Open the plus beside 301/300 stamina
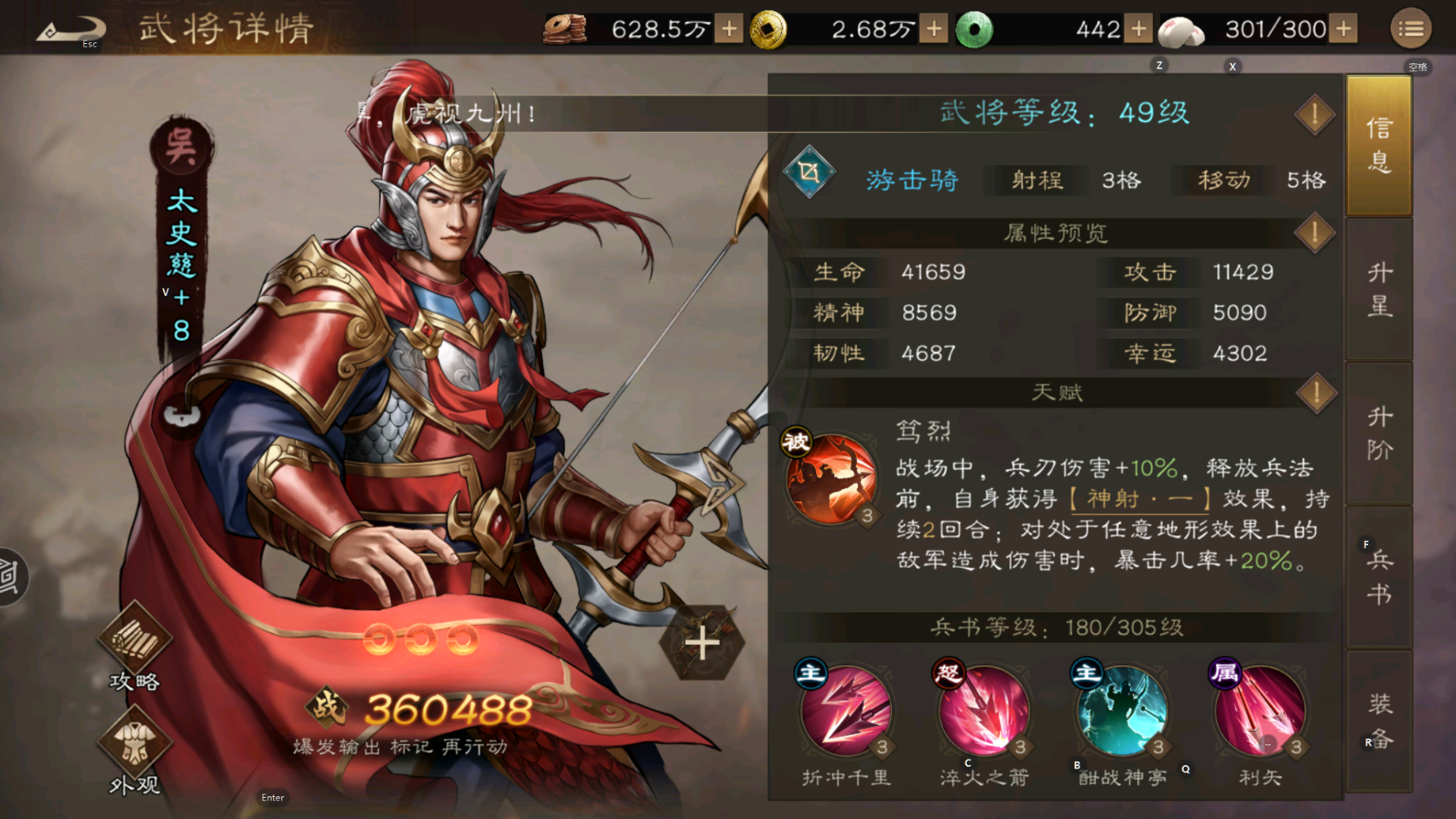Viewport: 1456px width, 819px height. click(1342, 28)
